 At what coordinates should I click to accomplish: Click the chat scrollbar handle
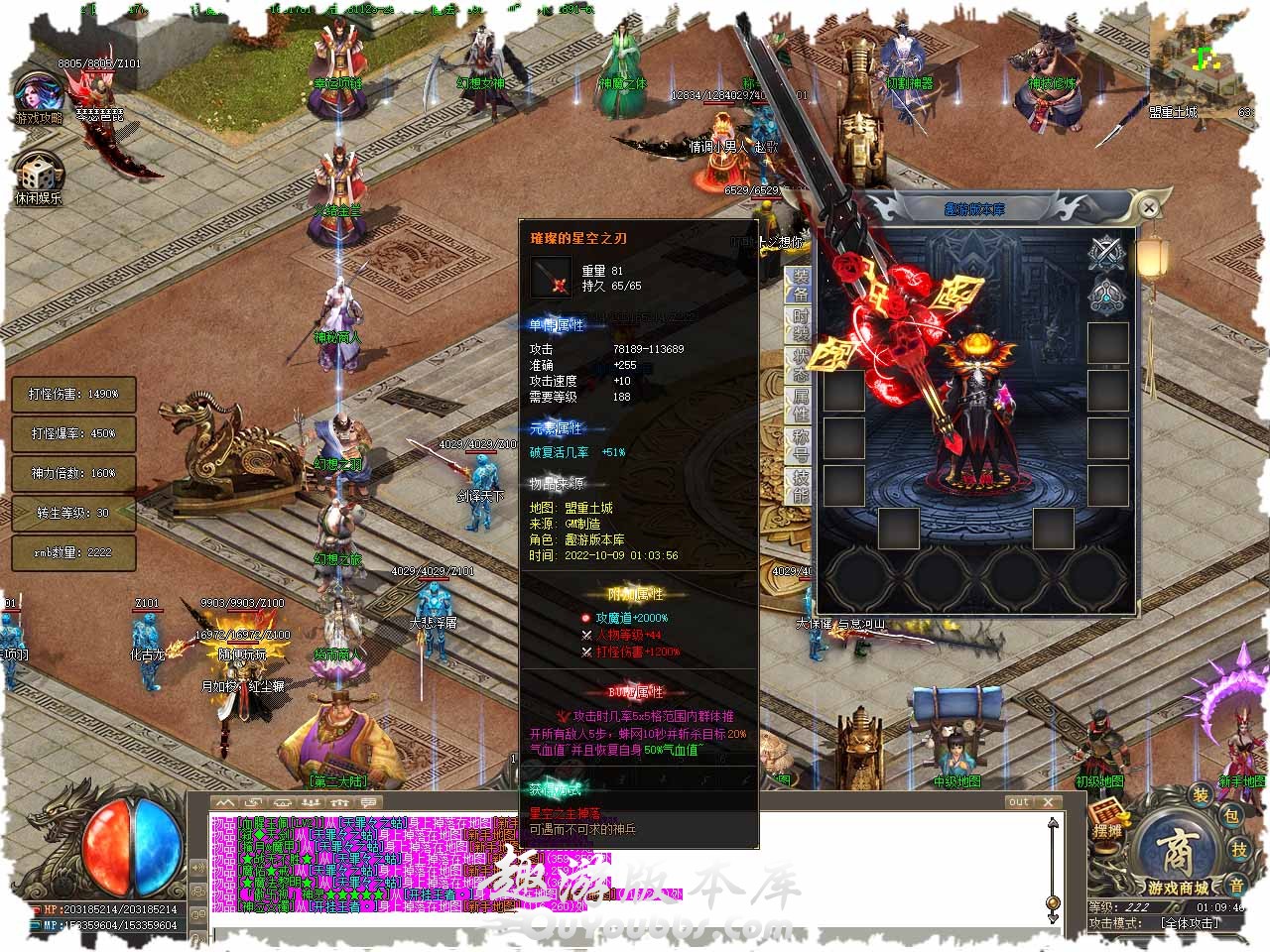click(1053, 902)
